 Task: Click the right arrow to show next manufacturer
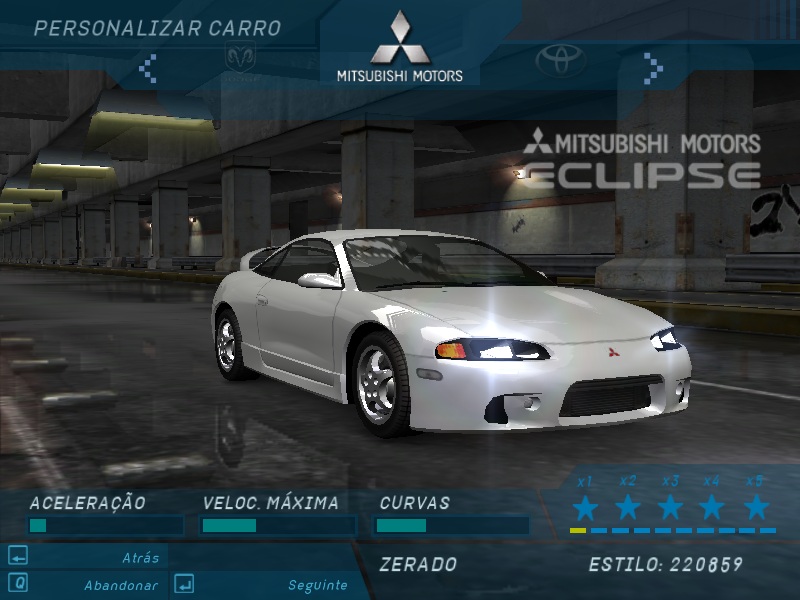(653, 68)
